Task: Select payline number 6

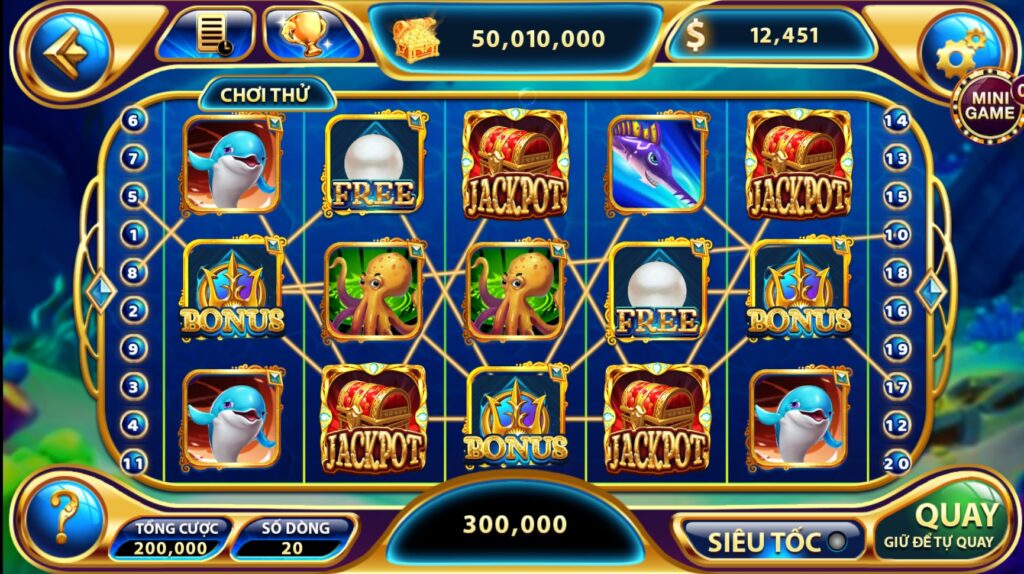Action: [x=134, y=120]
